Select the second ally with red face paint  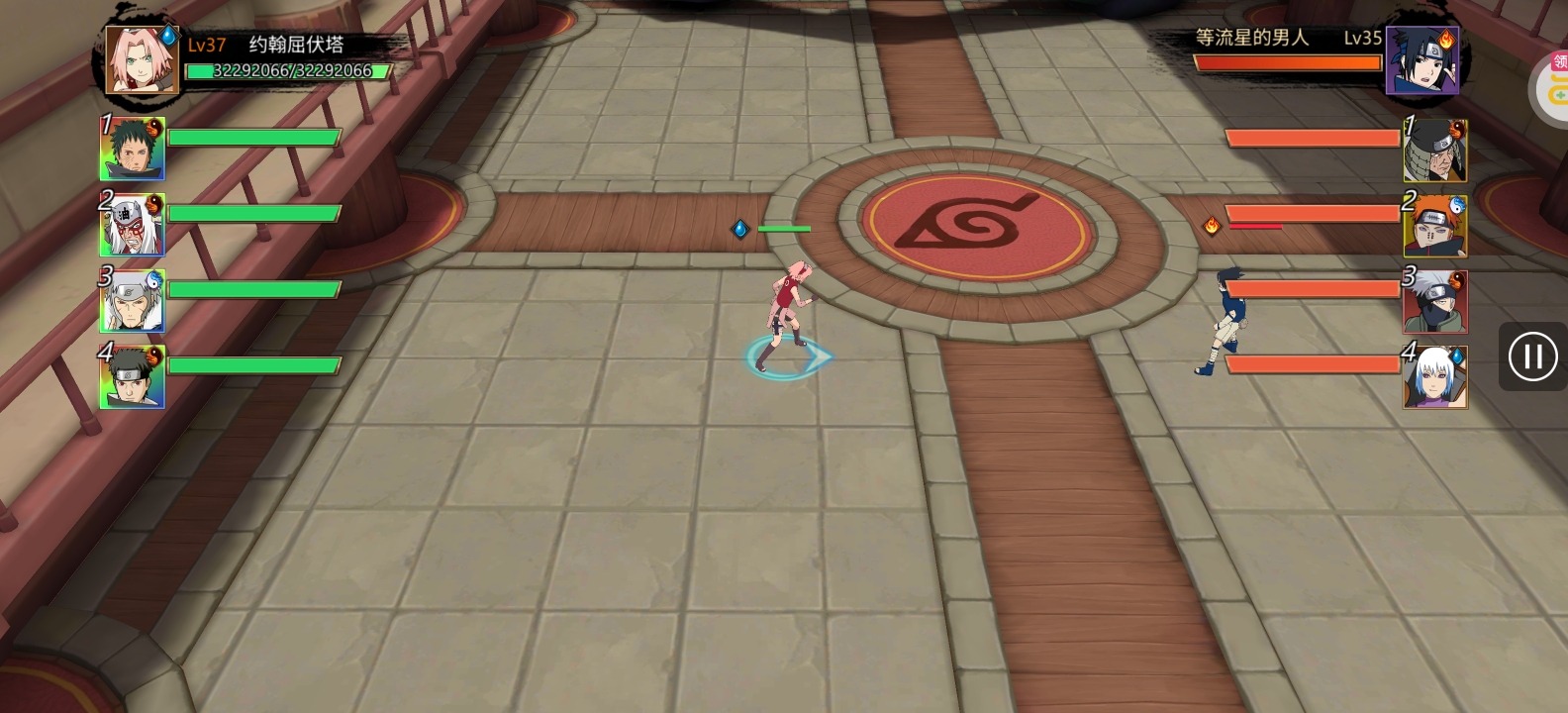[133, 225]
